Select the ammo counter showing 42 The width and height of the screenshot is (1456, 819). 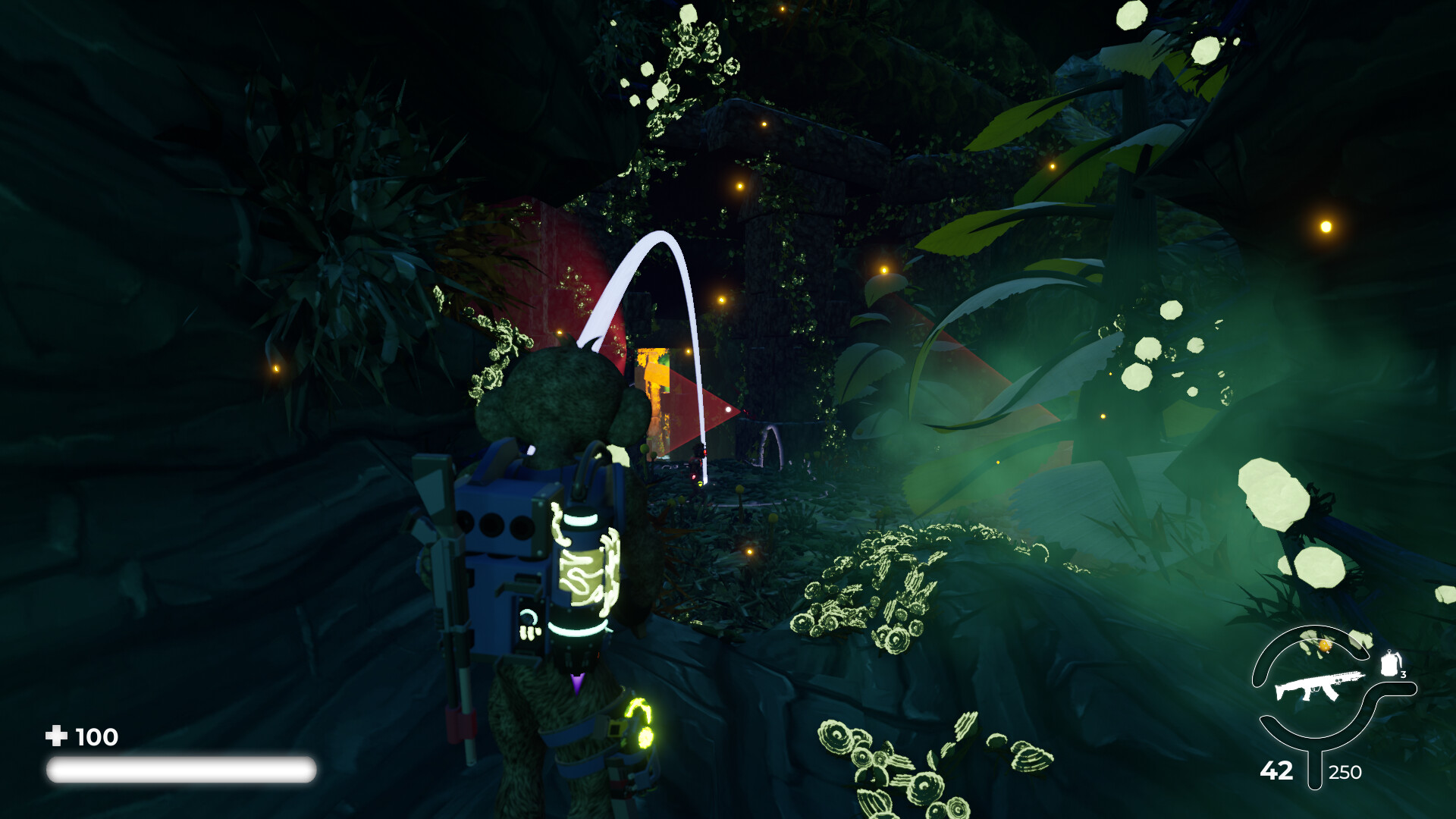click(x=1276, y=771)
